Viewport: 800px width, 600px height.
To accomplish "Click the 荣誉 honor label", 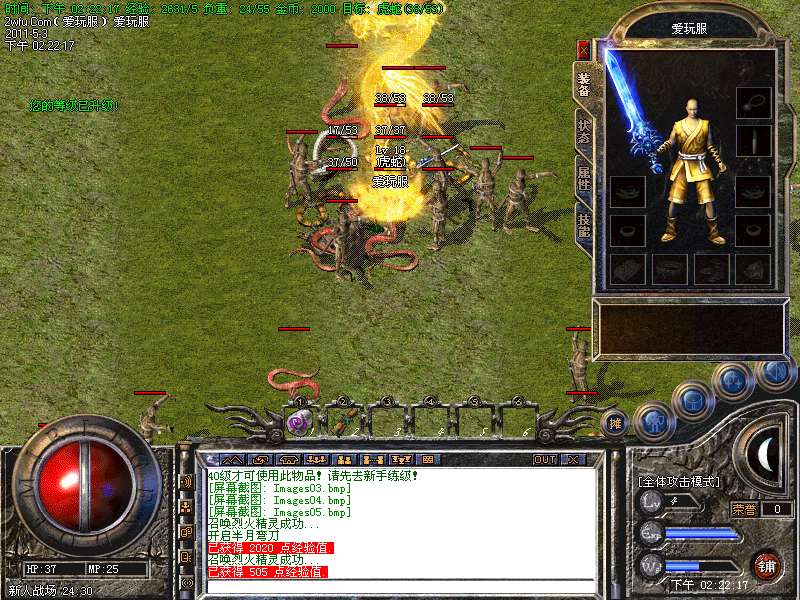I will 743,508.
